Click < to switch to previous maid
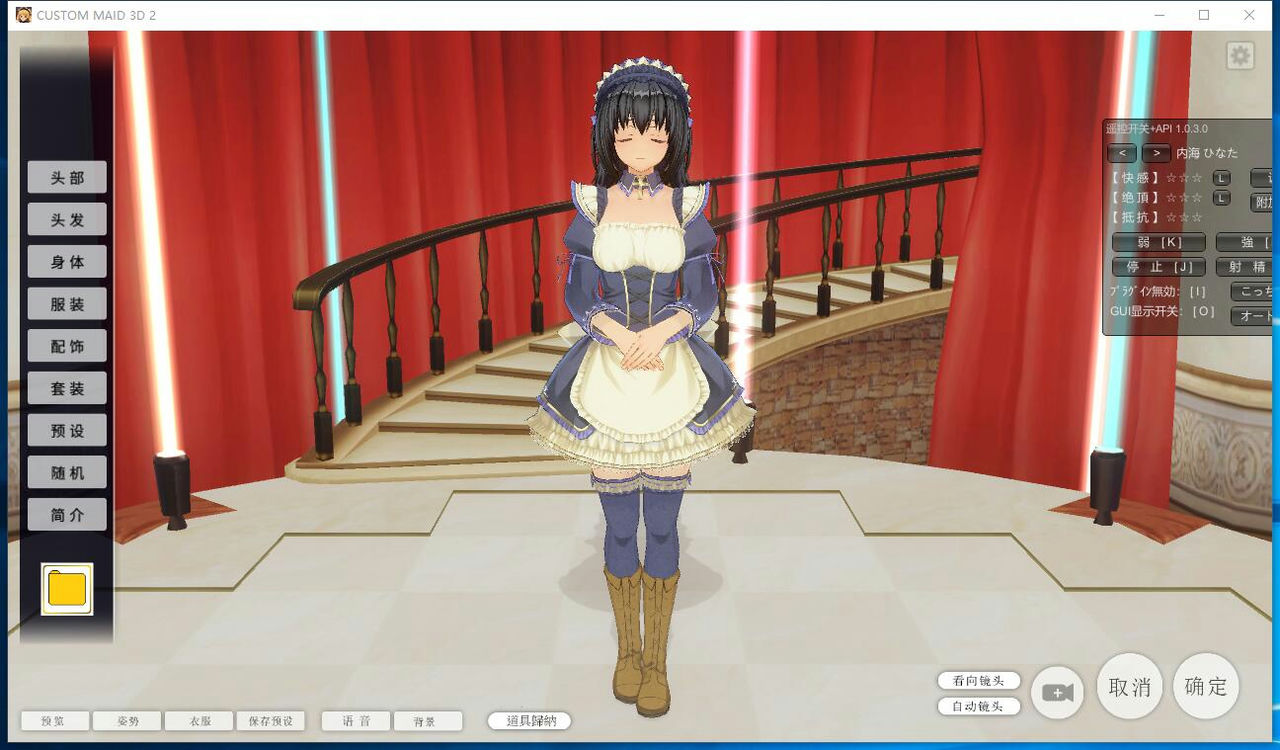 tap(1122, 152)
